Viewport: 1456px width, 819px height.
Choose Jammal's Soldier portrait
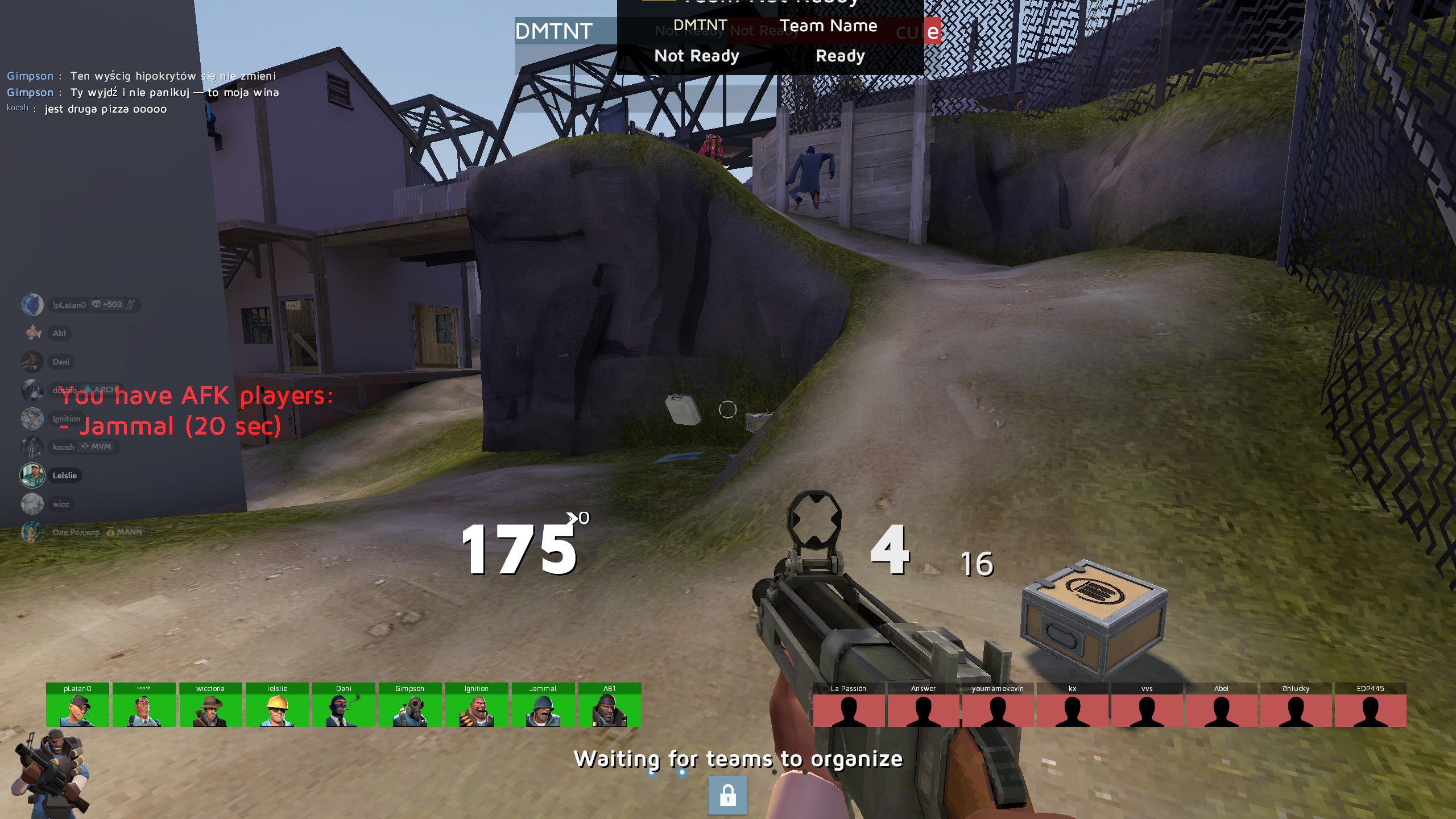[x=543, y=705]
